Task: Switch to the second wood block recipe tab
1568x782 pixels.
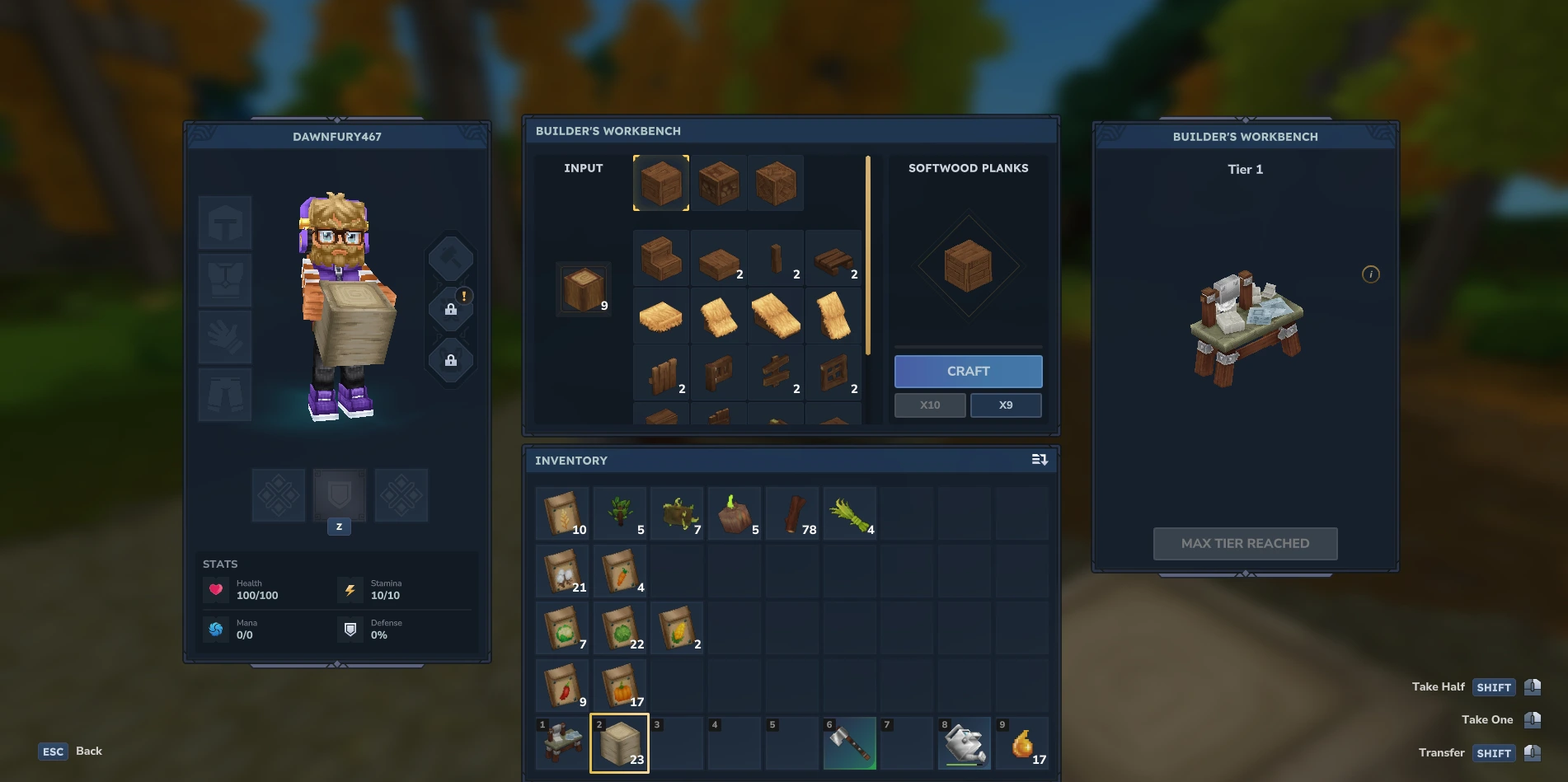Action: pyautogui.click(x=717, y=183)
